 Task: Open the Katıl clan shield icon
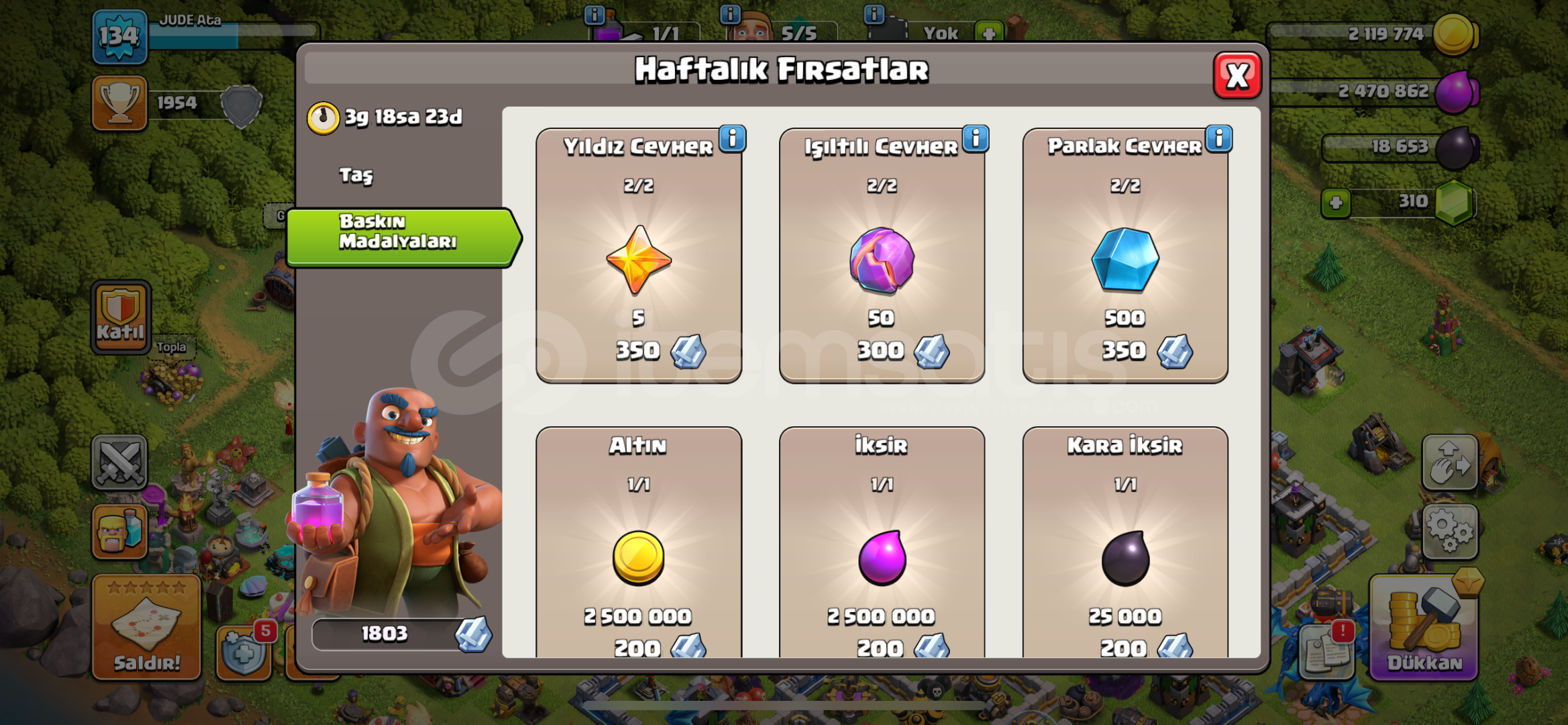pyautogui.click(x=120, y=316)
